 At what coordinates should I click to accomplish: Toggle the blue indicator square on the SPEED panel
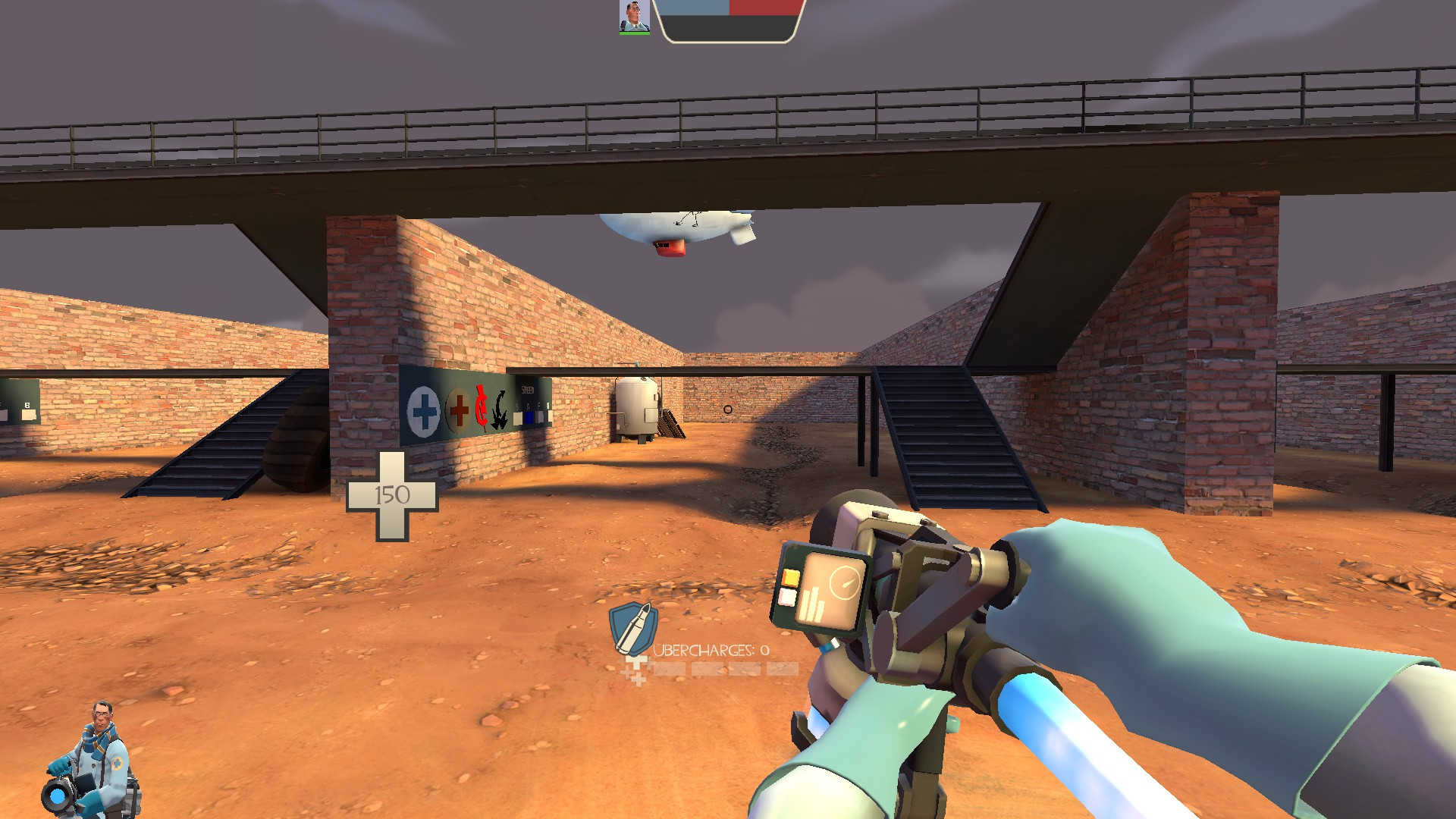pyautogui.click(x=529, y=417)
